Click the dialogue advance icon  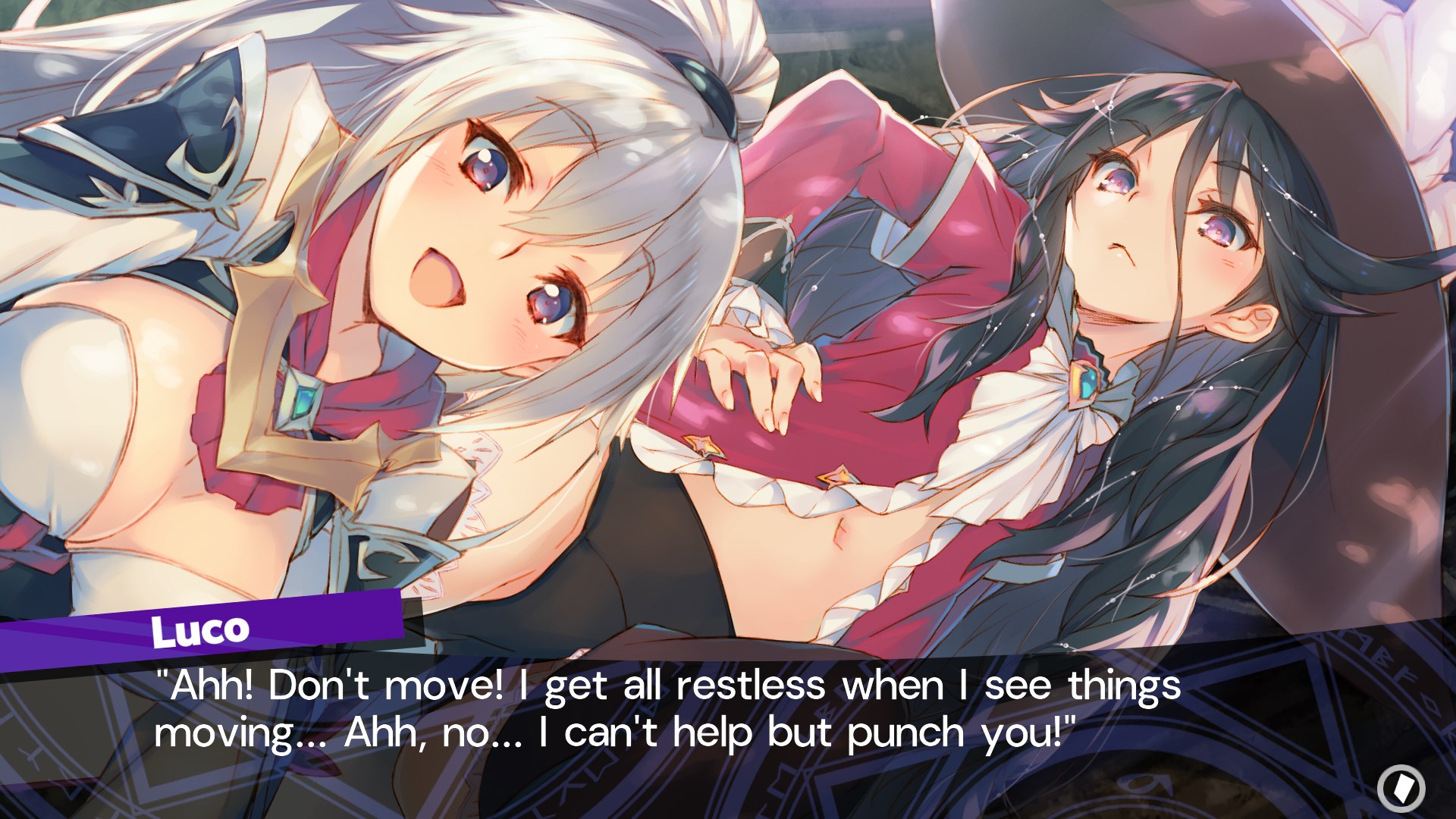[1401, 788]
